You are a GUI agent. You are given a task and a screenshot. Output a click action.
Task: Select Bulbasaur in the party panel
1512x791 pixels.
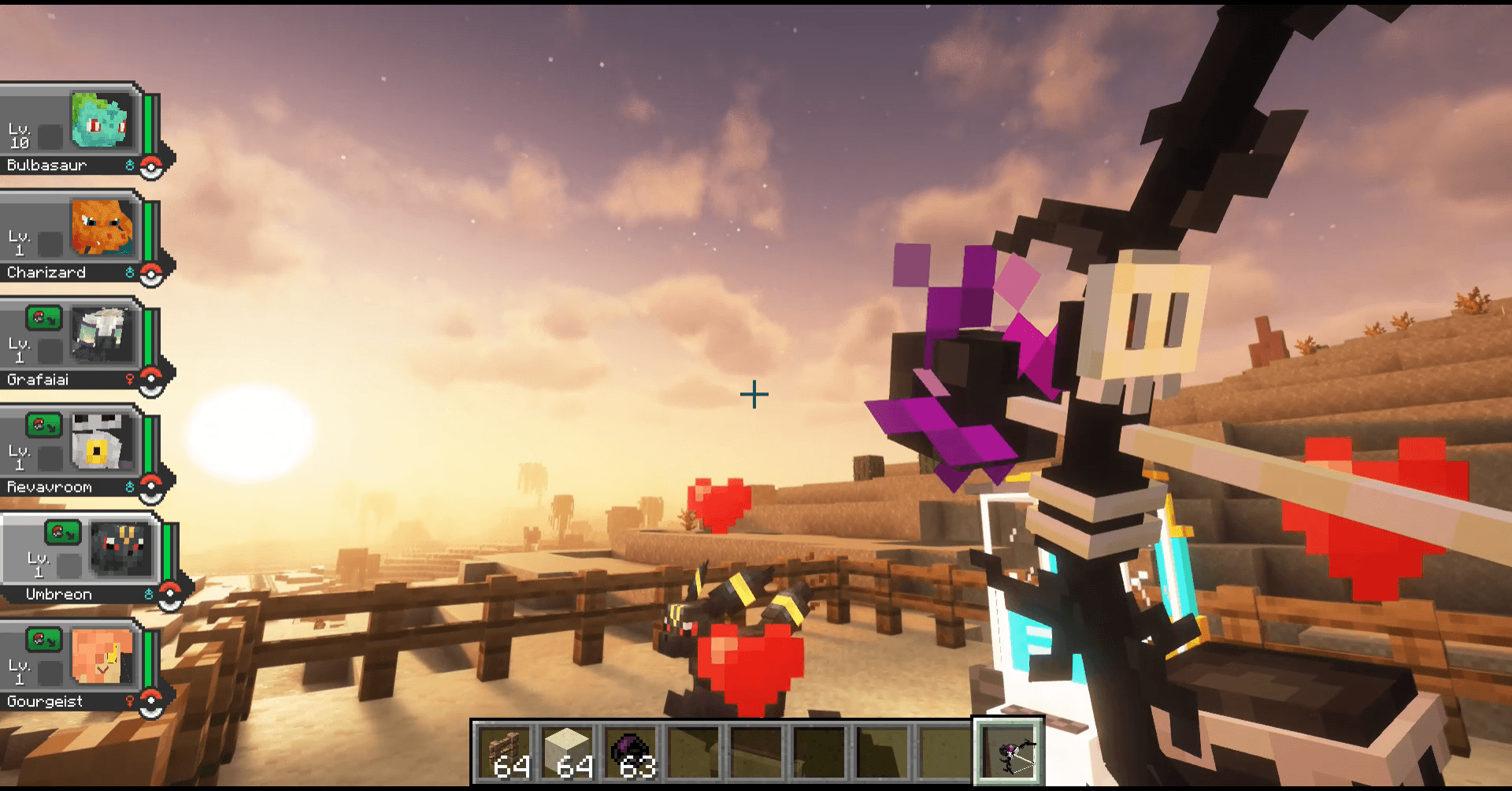coord(75,130)
